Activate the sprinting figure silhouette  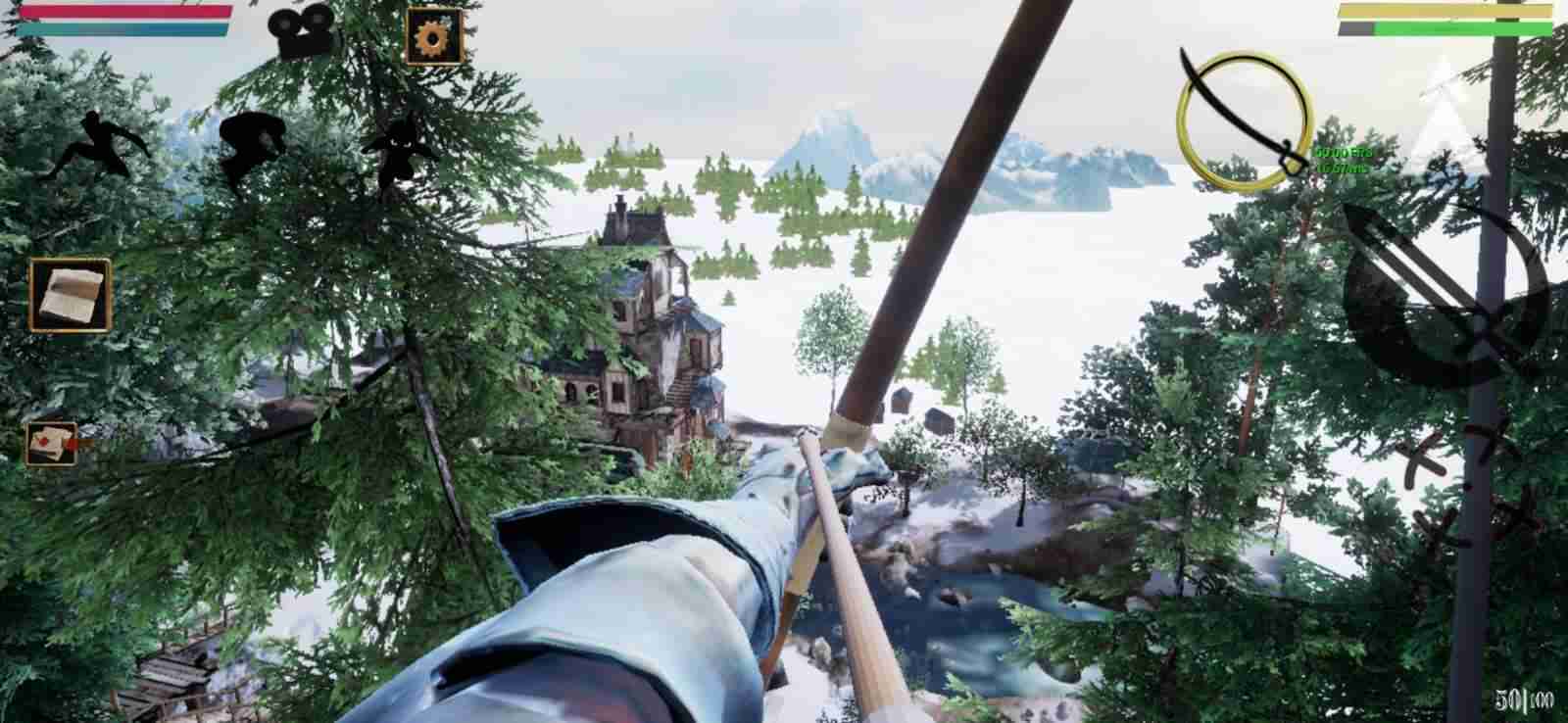click(92, 146)
